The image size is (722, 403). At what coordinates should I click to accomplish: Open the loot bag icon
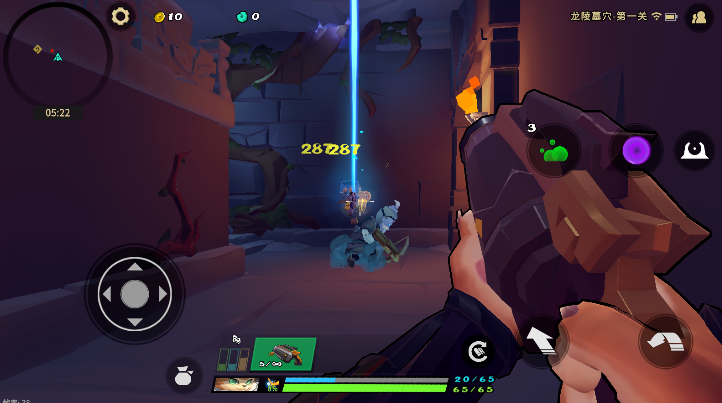click(184, 374)
